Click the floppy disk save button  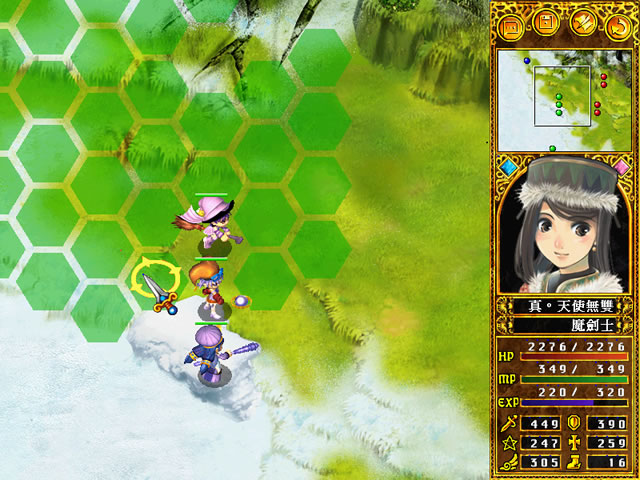[546, 22]
